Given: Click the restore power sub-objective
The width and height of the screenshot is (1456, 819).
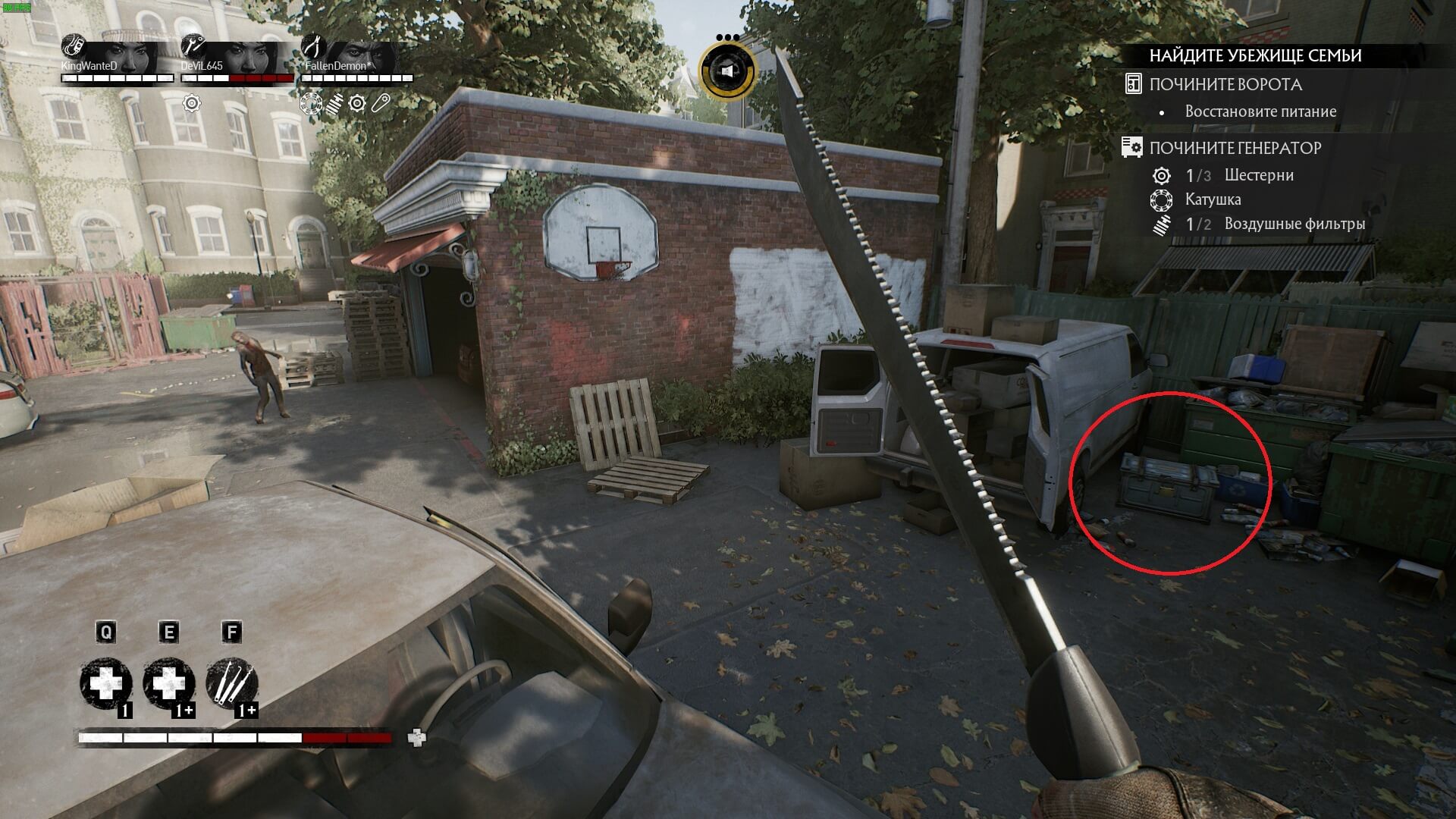Looking at the screenshot, I should pos(1260,111).
